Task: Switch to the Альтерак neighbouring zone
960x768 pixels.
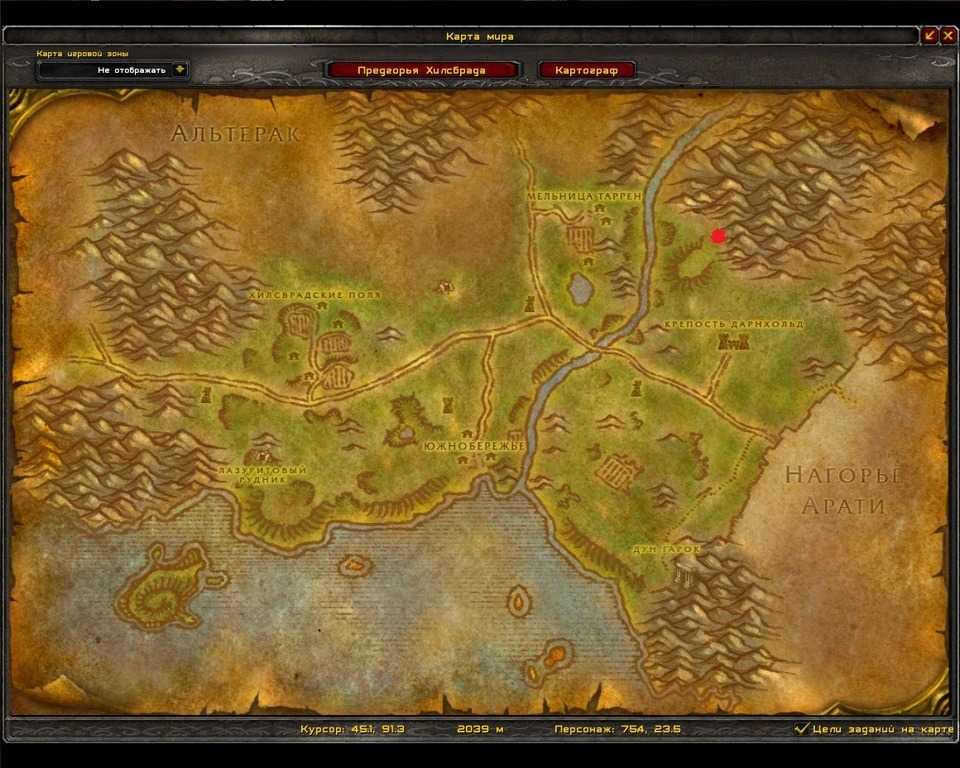Action: coord(236,134)
